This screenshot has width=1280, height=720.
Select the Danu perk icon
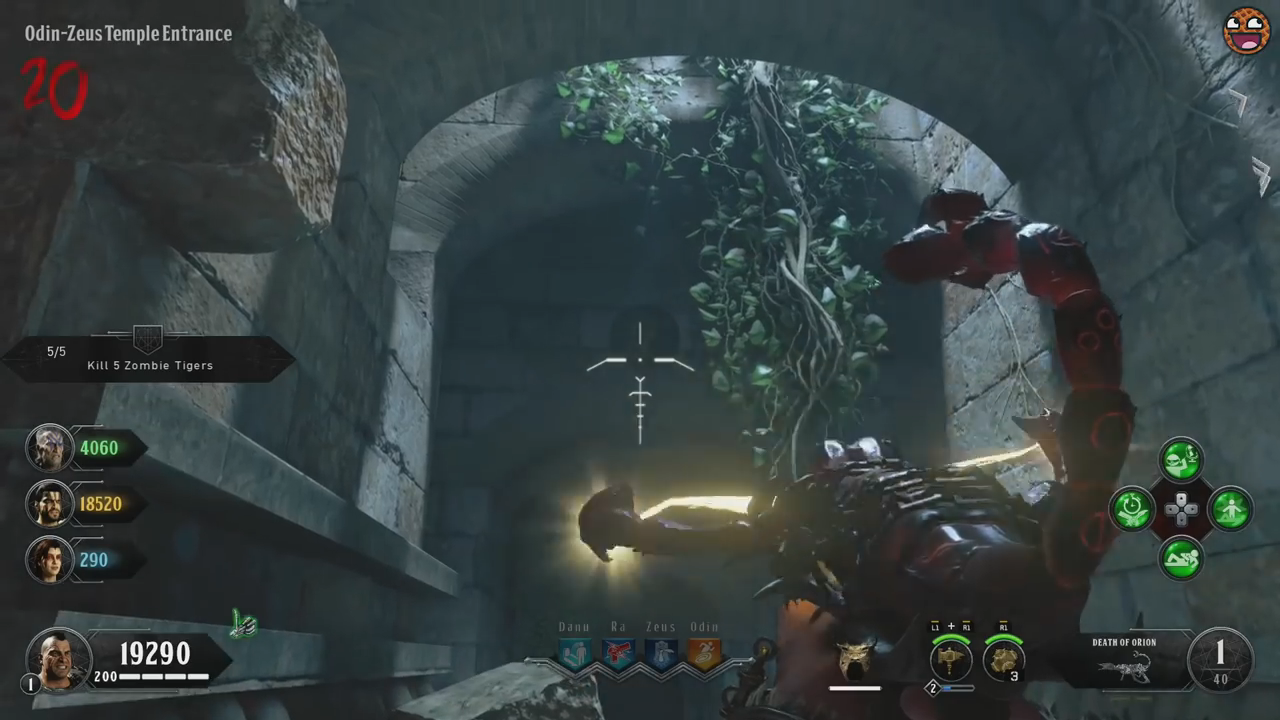click(575, 654)
